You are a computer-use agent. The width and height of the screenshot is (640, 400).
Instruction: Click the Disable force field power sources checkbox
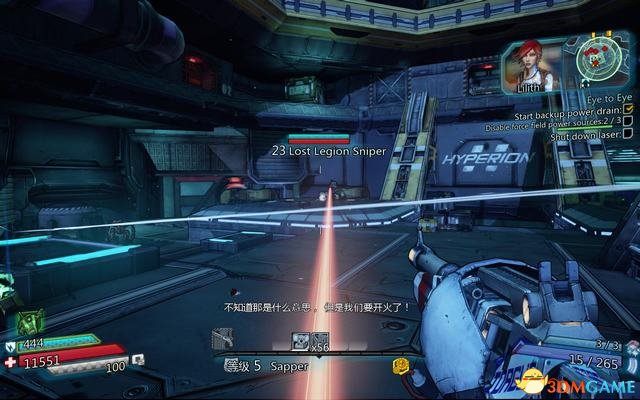coord(628,120)
